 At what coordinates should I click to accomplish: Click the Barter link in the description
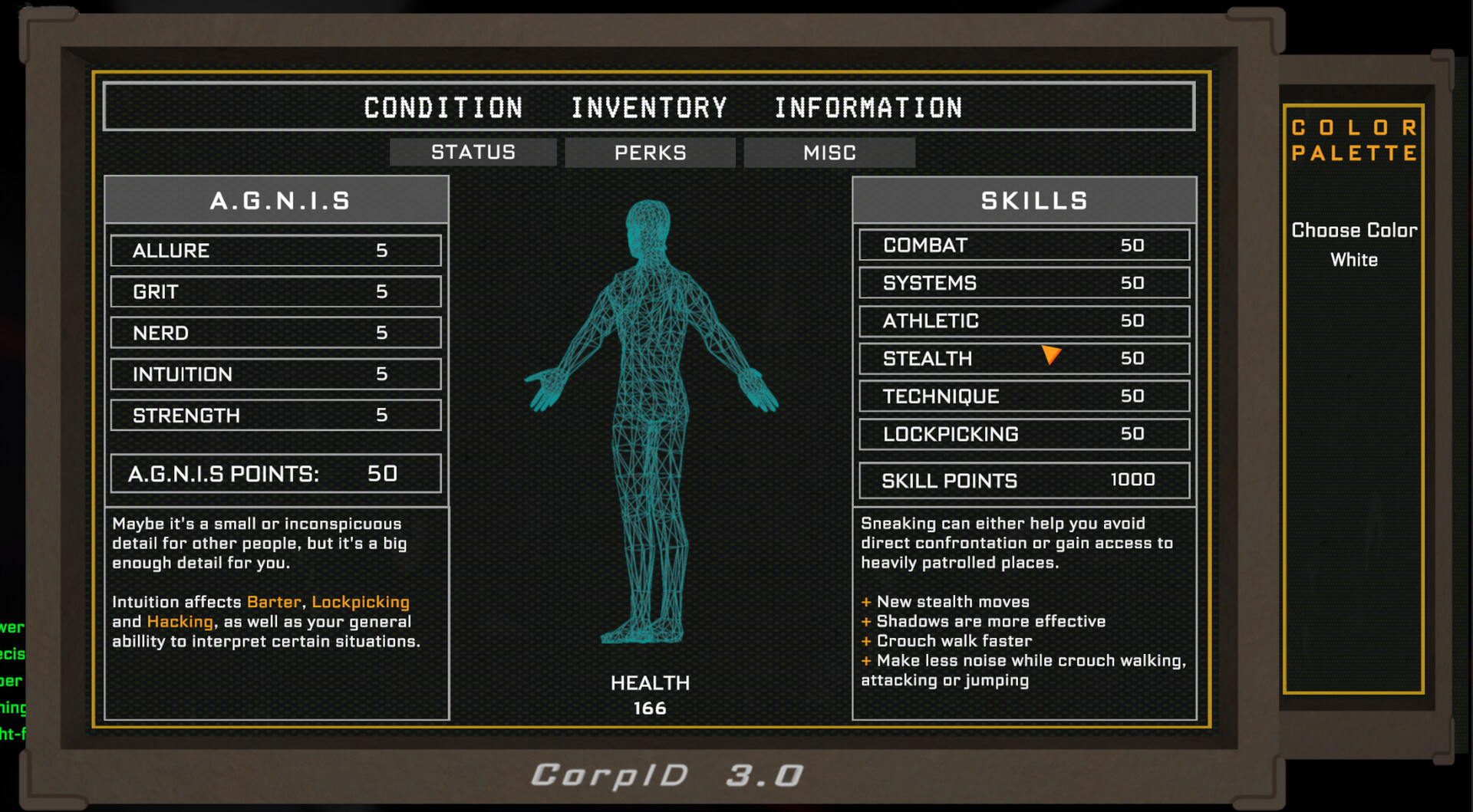click(273, 602)
